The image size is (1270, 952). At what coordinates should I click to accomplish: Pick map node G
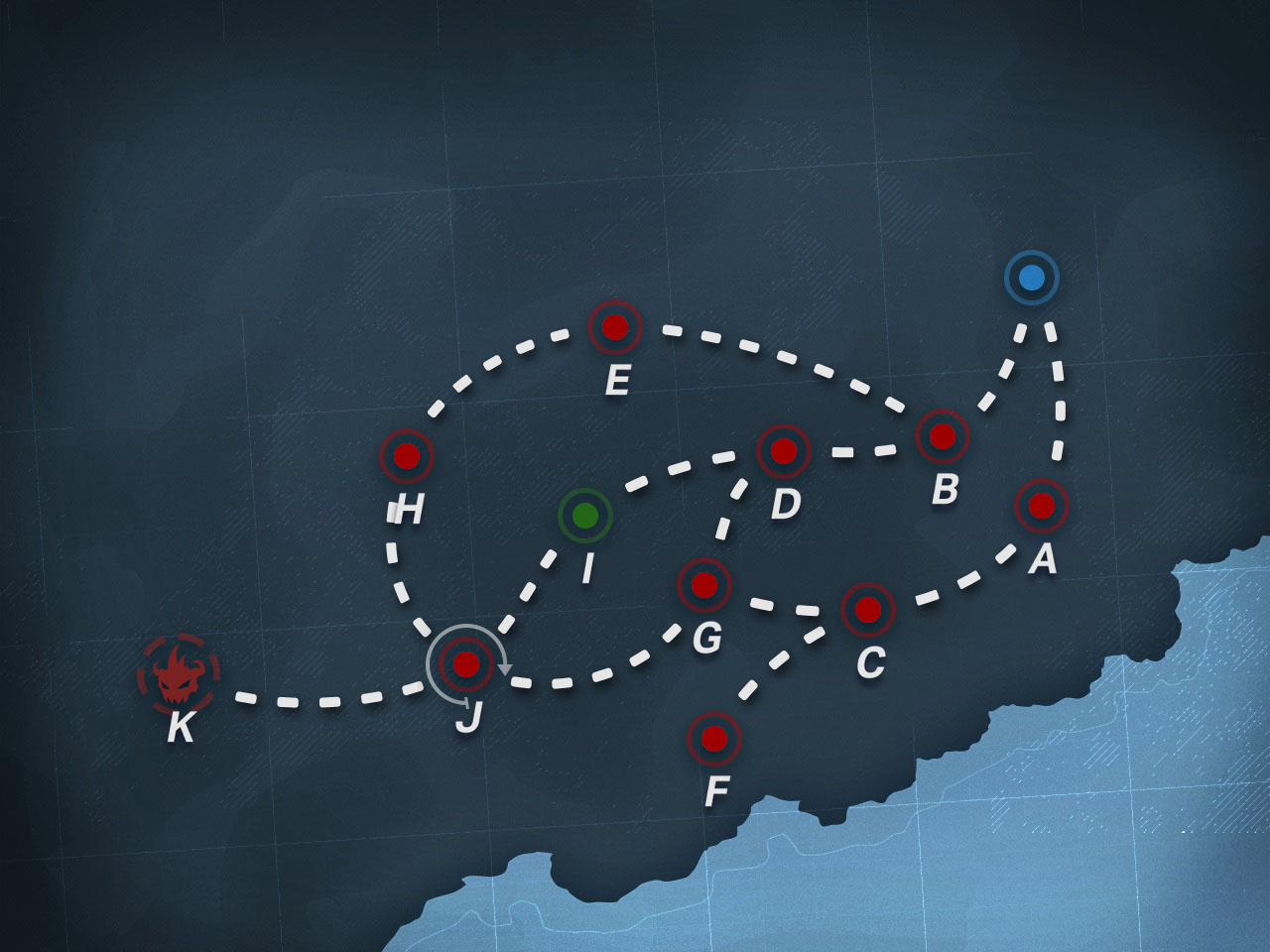tap(704, 585)
